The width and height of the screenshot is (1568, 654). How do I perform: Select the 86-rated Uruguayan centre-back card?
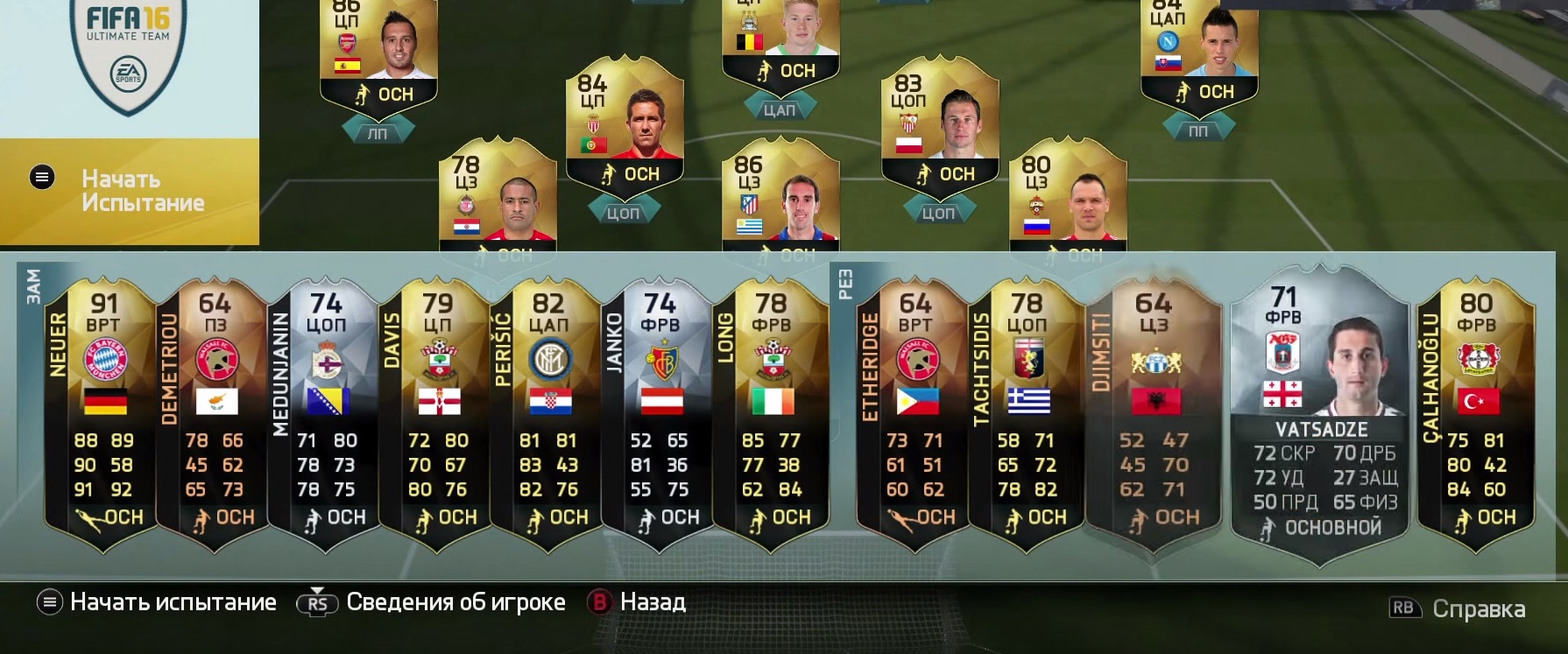780,197
